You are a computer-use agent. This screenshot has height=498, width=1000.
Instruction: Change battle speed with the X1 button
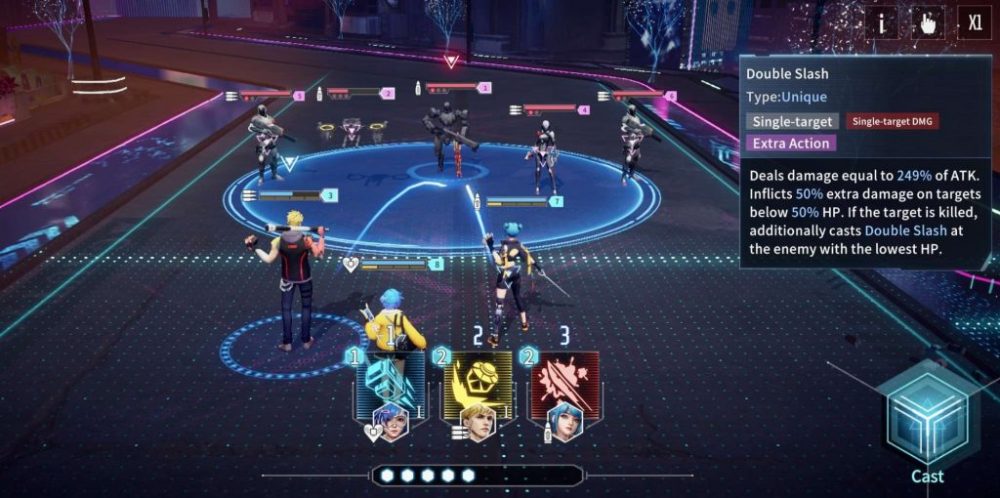(974, 23)
